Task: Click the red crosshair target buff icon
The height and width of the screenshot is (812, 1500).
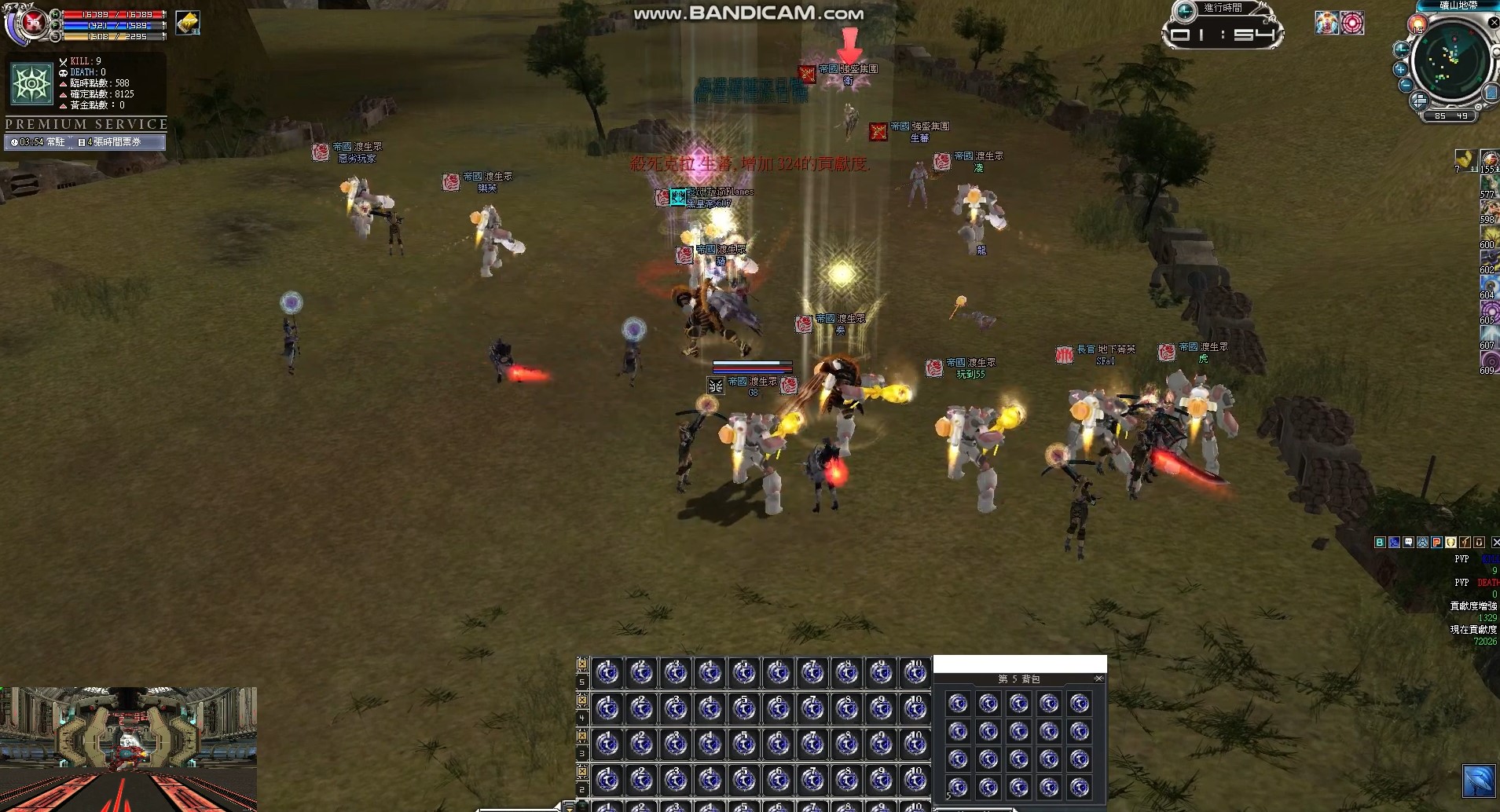Action: coord(1352,23)
